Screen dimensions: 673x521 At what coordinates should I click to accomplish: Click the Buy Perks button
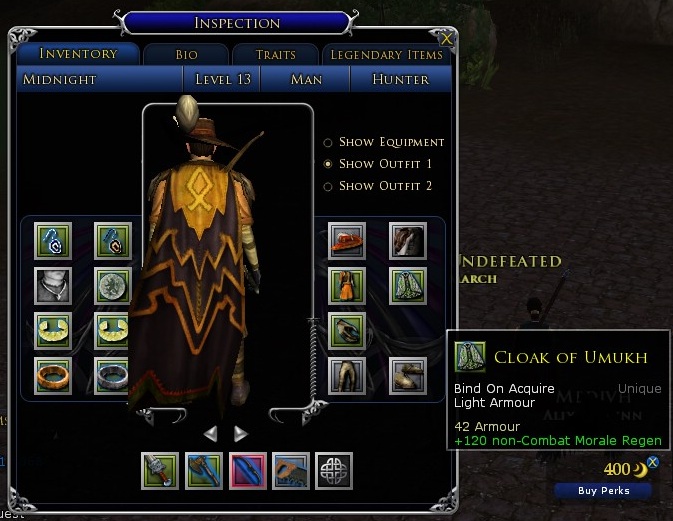[x=603, y=490]
